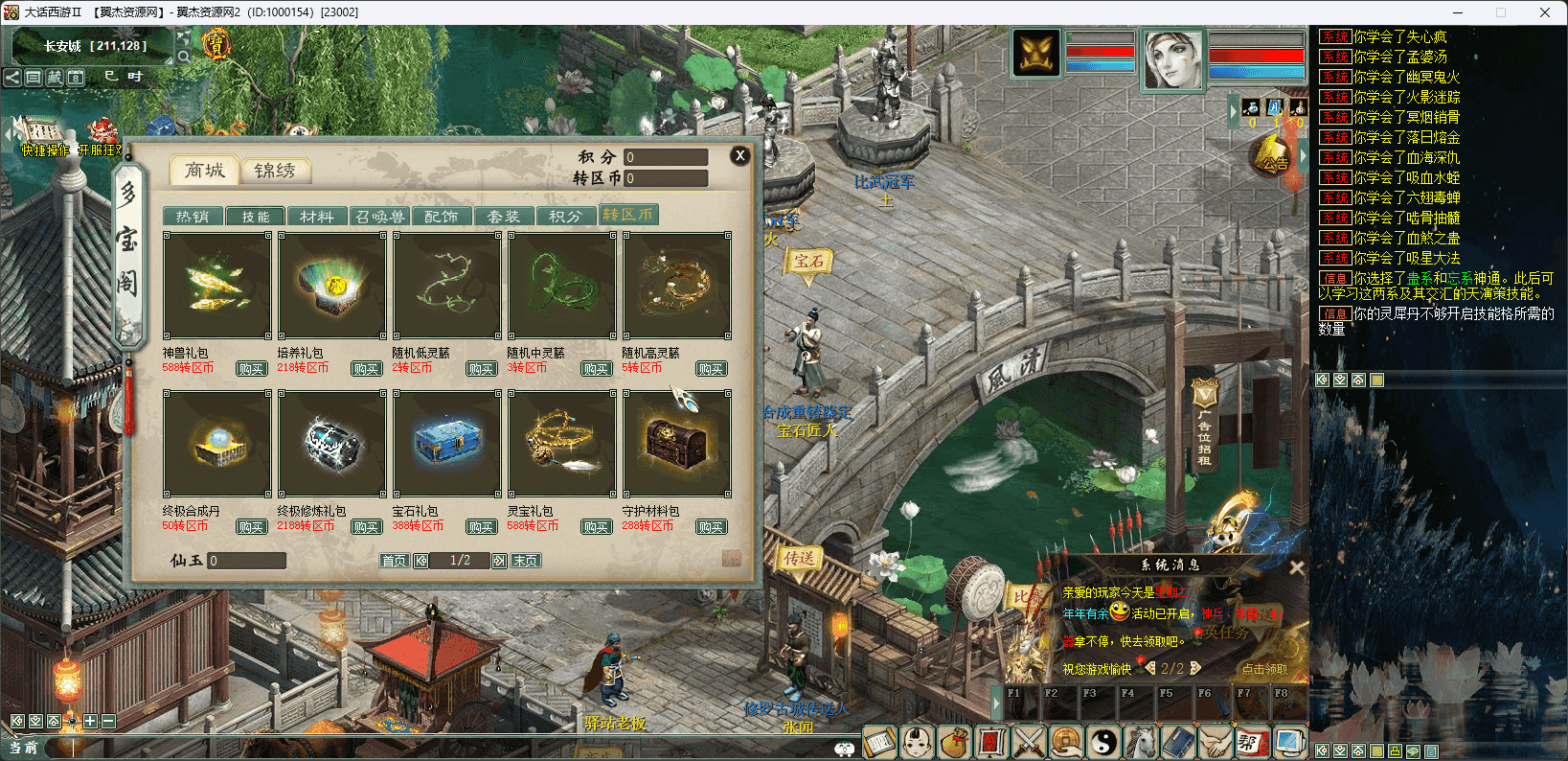The height and width of the screenshot is (761, 1568).
Task: Purchase the 随机高灵藤 item
Action: (x=711, y=369)
